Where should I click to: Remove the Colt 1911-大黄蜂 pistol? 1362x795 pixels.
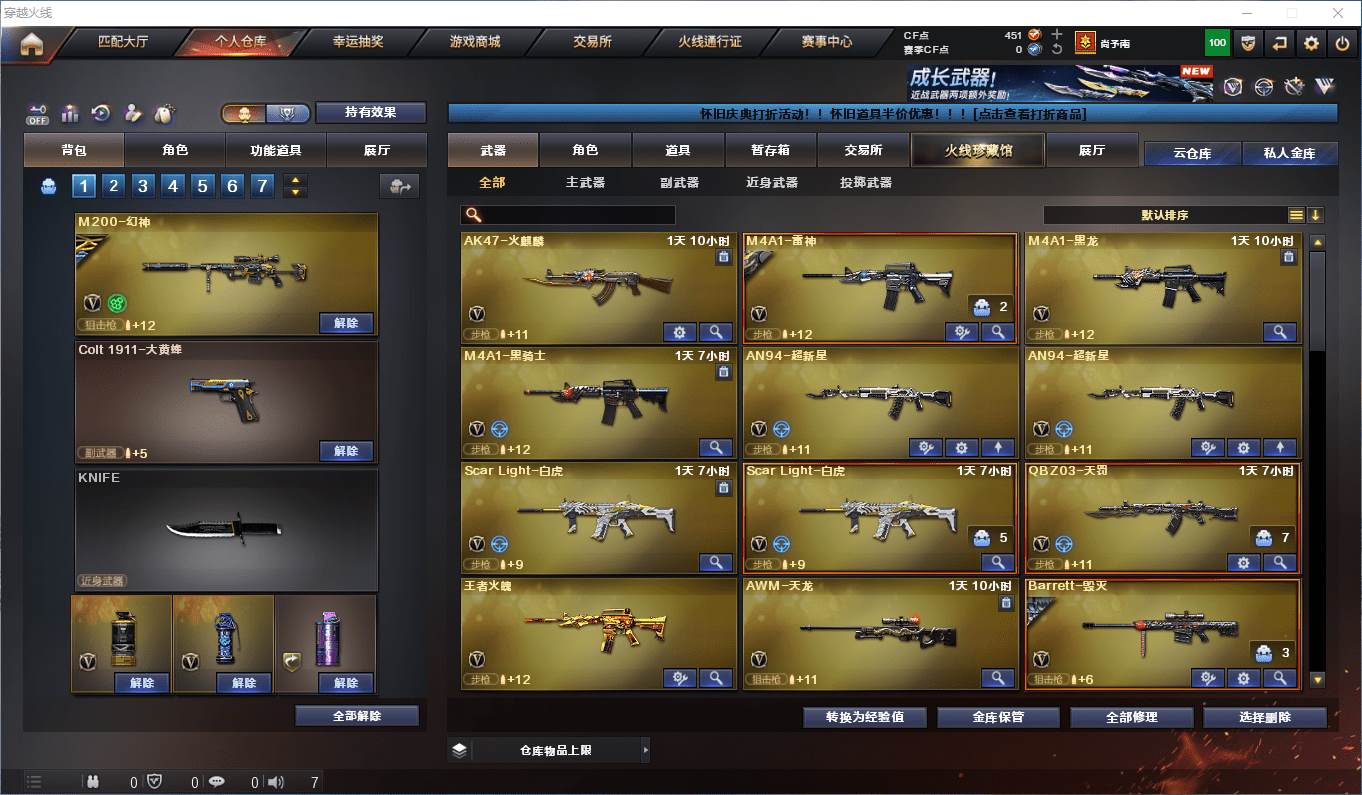pyautogui.click(x=346, y=451)
